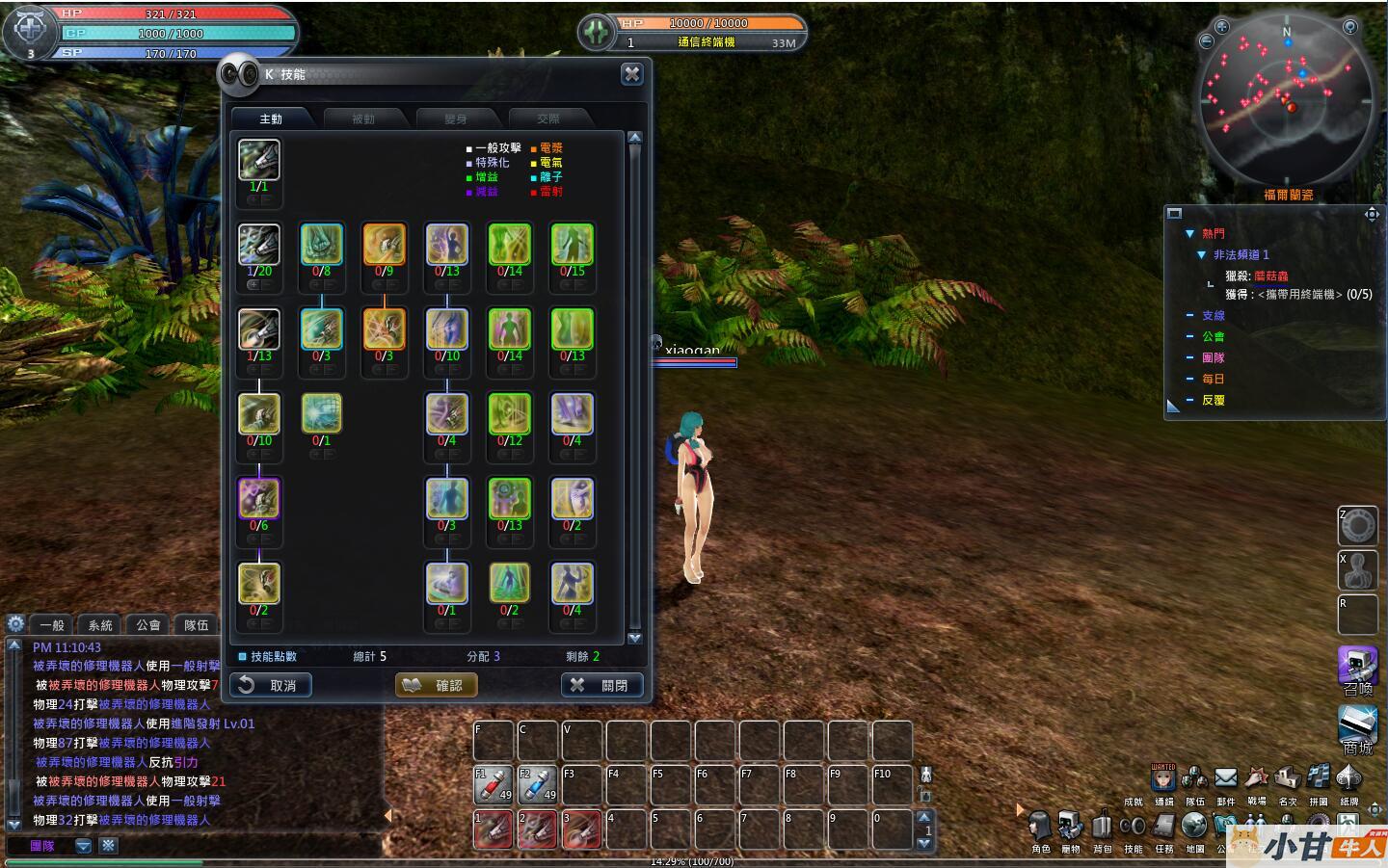This screenshot has height=868, width=1388.
Task: Click the 關閉 close button
Action: (x=601, y=685)
